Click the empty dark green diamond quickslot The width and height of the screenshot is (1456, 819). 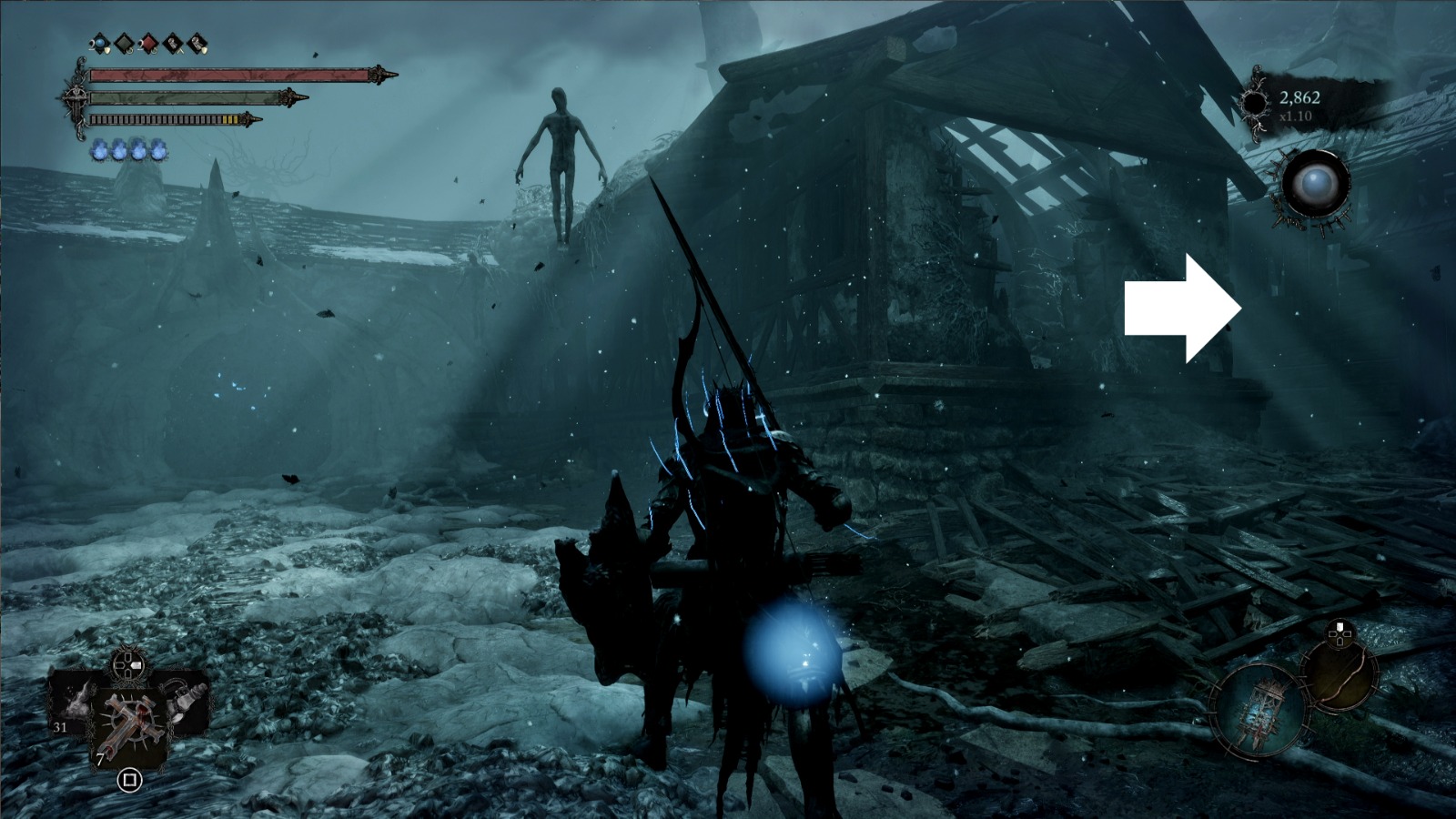click(x=124, y=43)
